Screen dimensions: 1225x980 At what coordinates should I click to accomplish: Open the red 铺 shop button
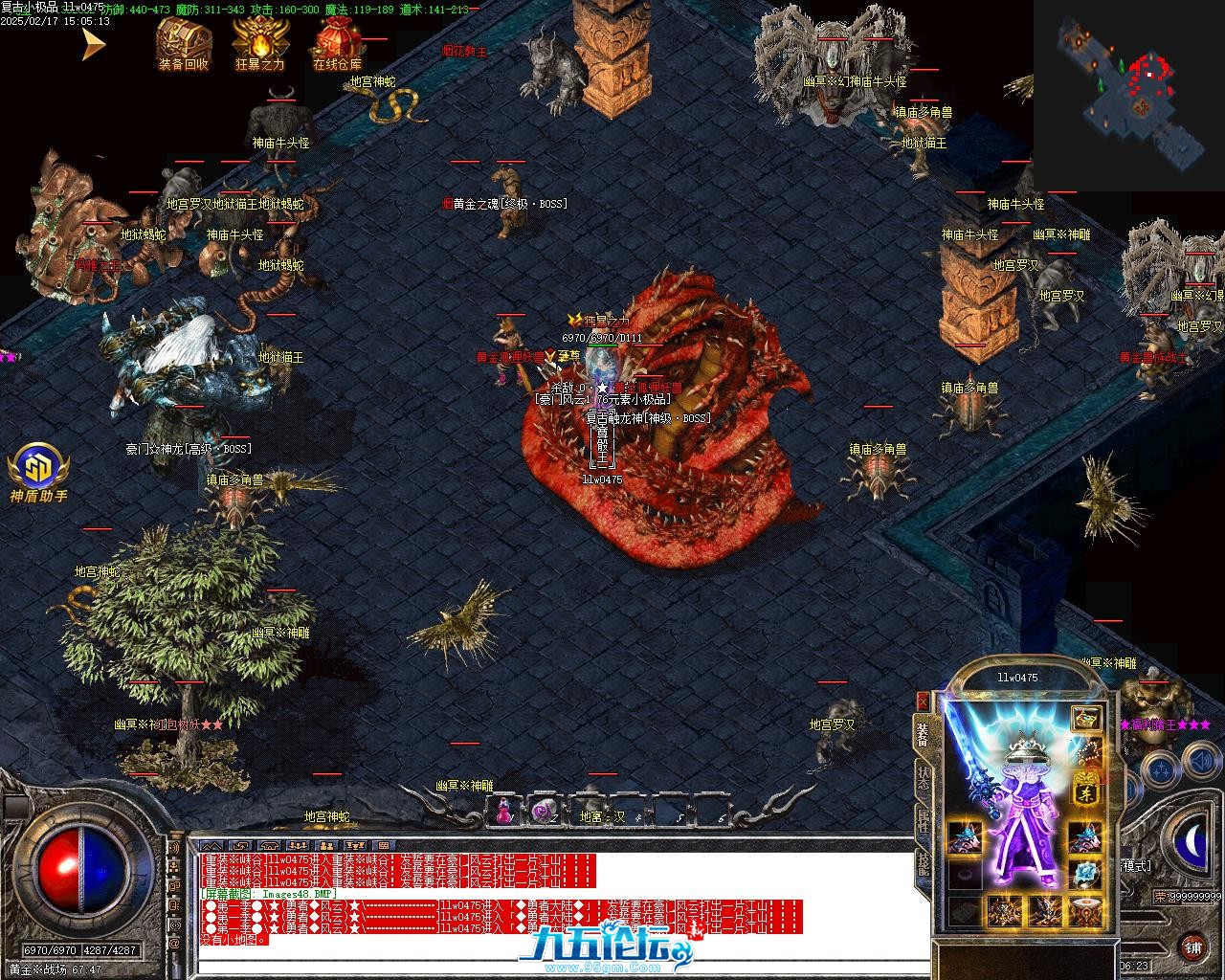coord(1192,947)
